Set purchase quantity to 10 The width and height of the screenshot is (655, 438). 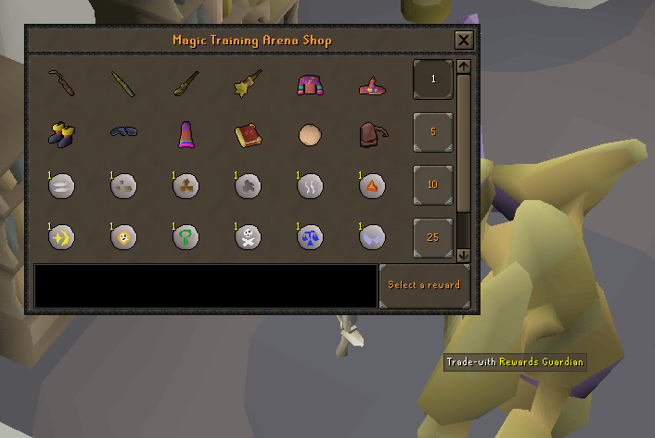(433, 185)
